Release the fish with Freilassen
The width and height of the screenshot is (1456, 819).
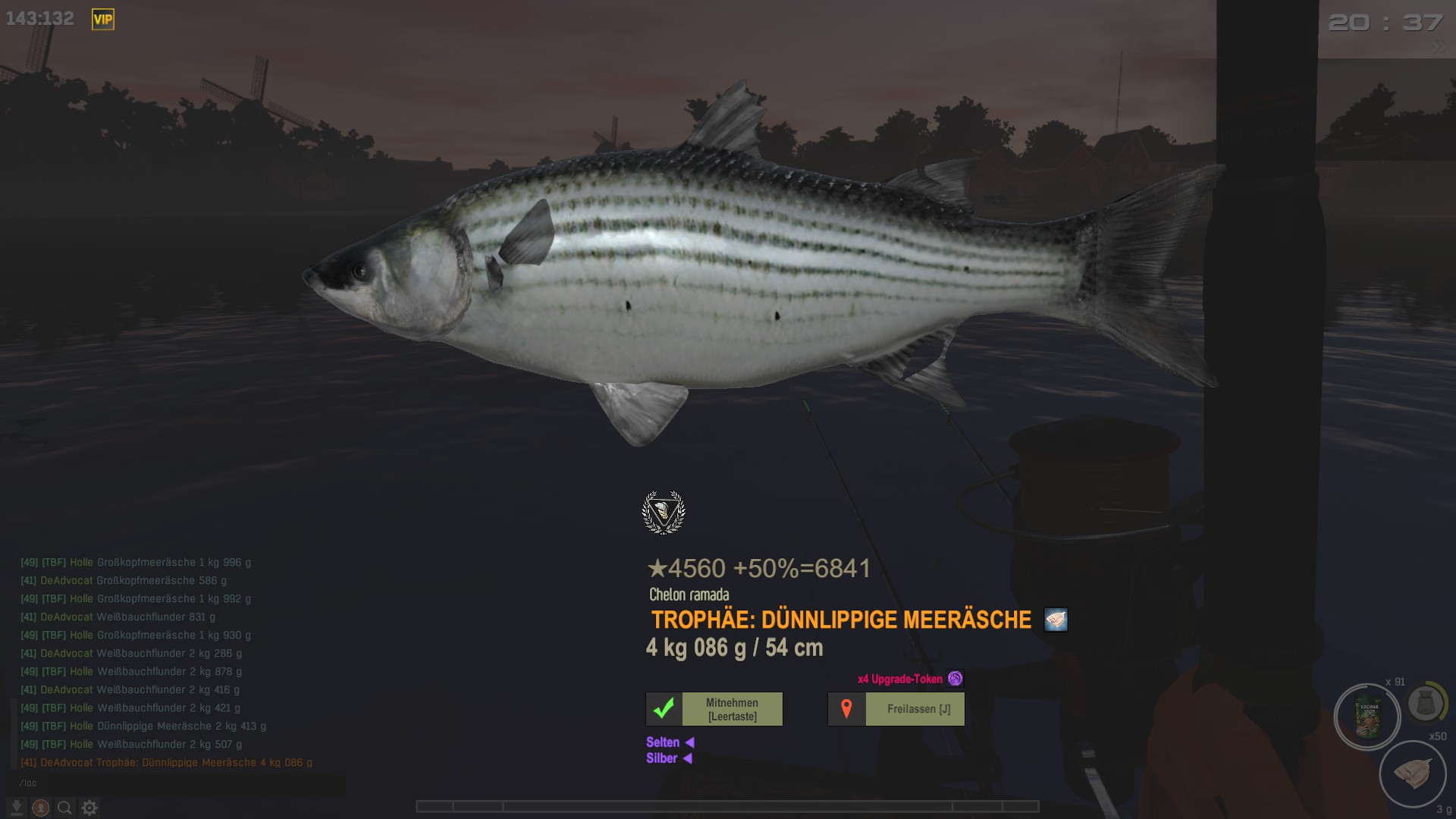pyautogui.click(x=896, y=709)
